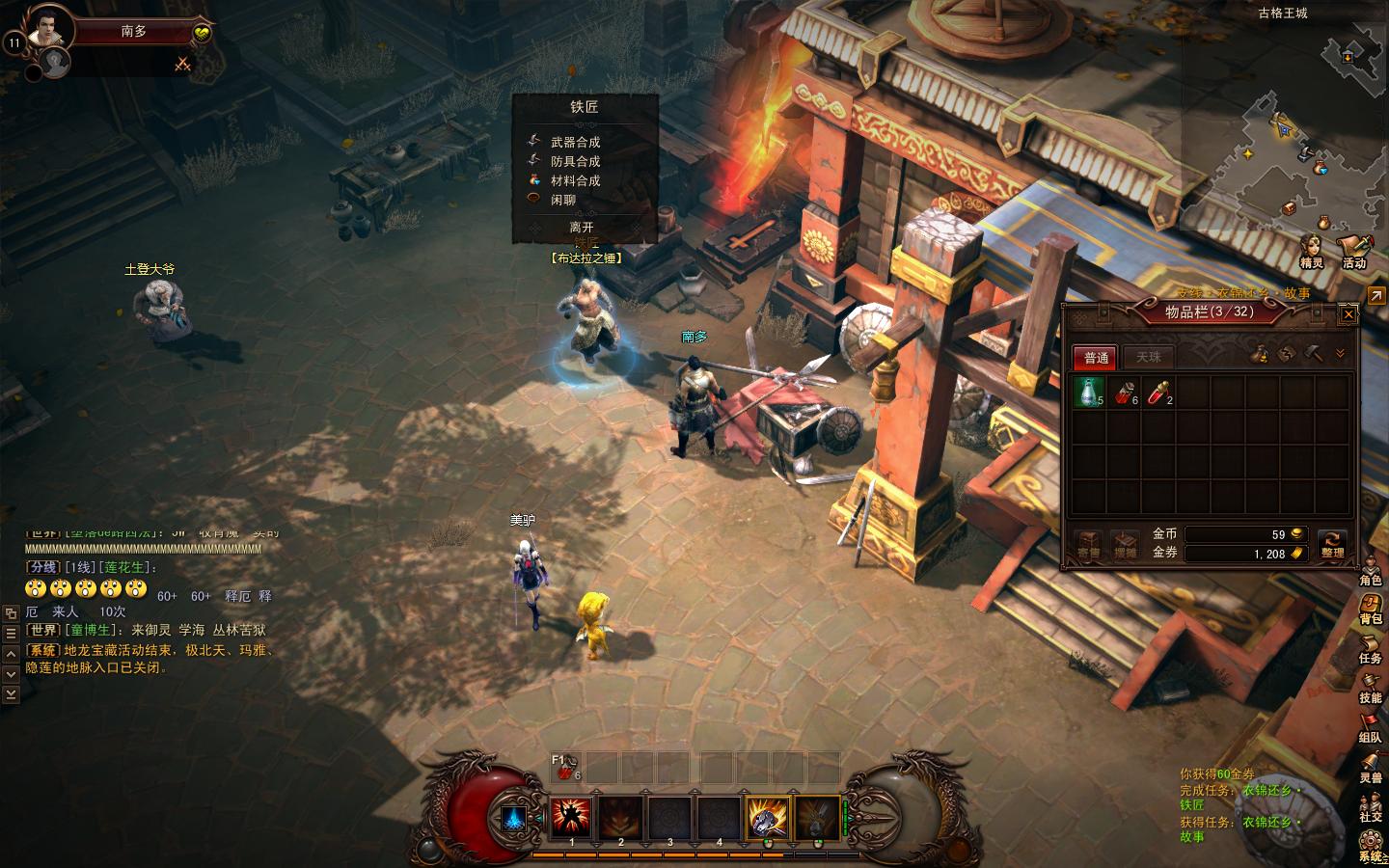The height and width of the screenshot is (868, 1389).
Task: Select the white potion flask stack
Action: 1089,392
